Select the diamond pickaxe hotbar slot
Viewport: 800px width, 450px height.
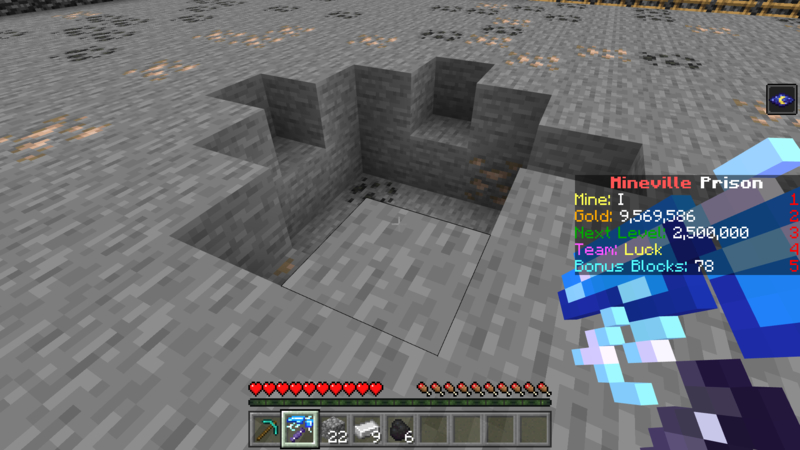265,429
